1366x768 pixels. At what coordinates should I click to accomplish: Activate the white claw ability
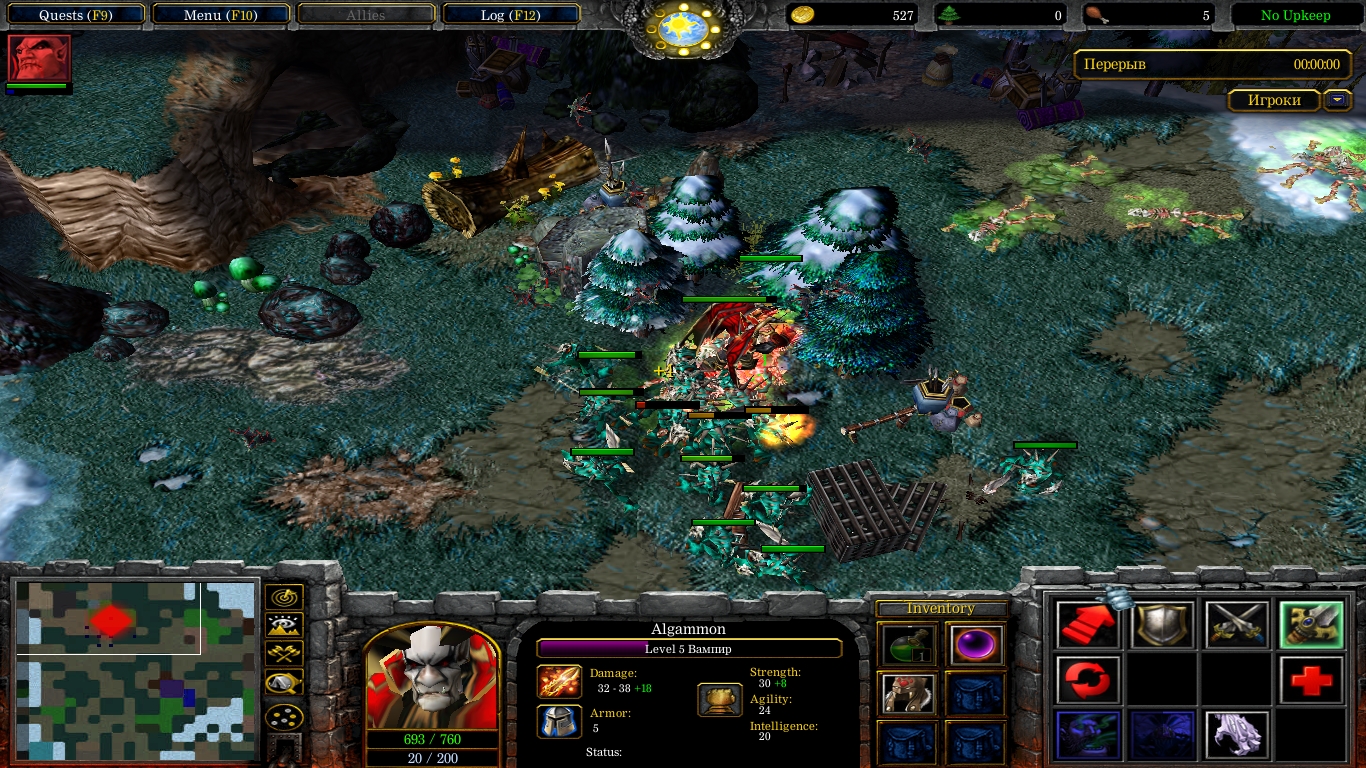click(x=1237, y=735)
